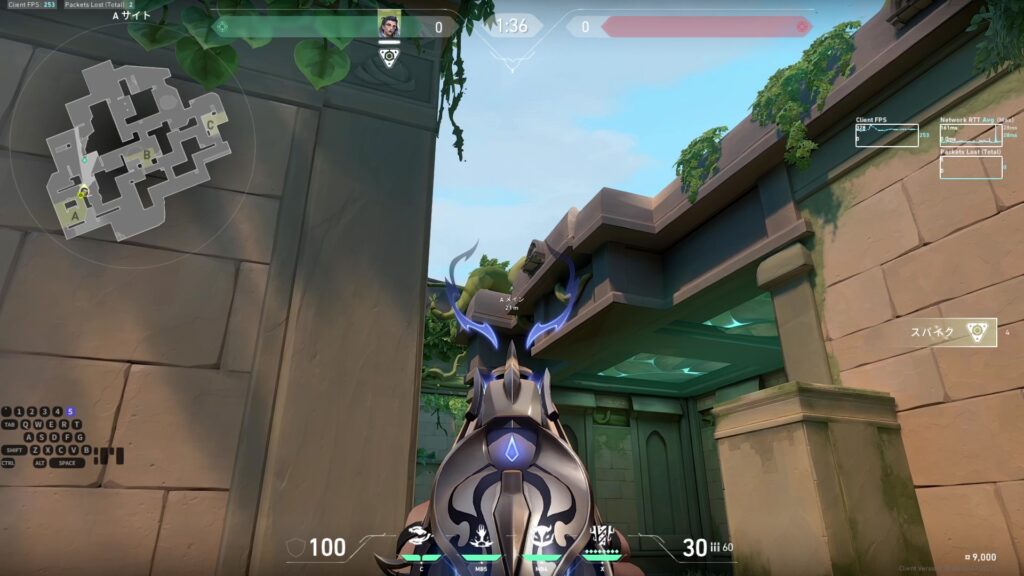Activate the Haunt ability icon
Screen dimensions: 1024x576
543,538
